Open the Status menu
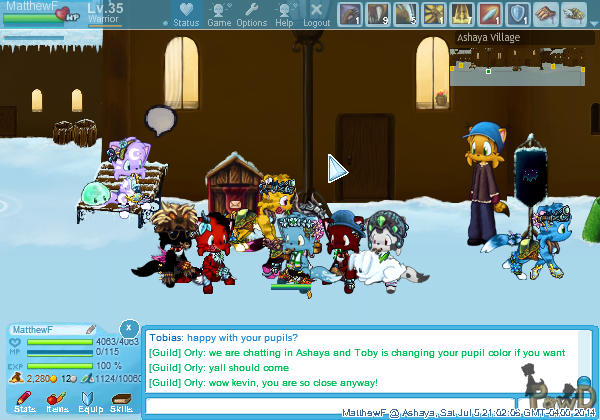The height and width of the screenshot is (420, 600). (185, 14)
